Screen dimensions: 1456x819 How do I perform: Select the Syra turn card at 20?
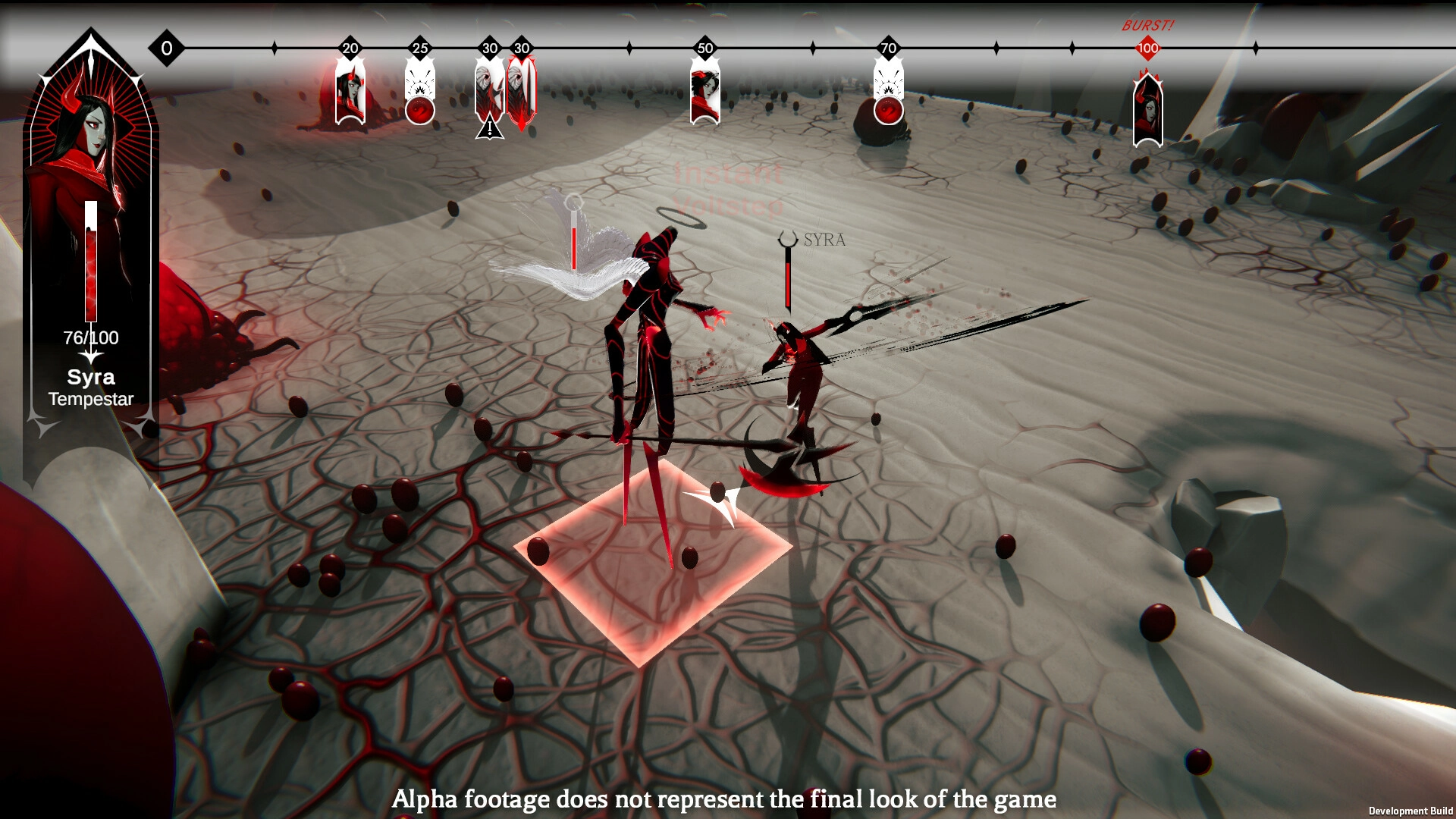tap(350, 94)
